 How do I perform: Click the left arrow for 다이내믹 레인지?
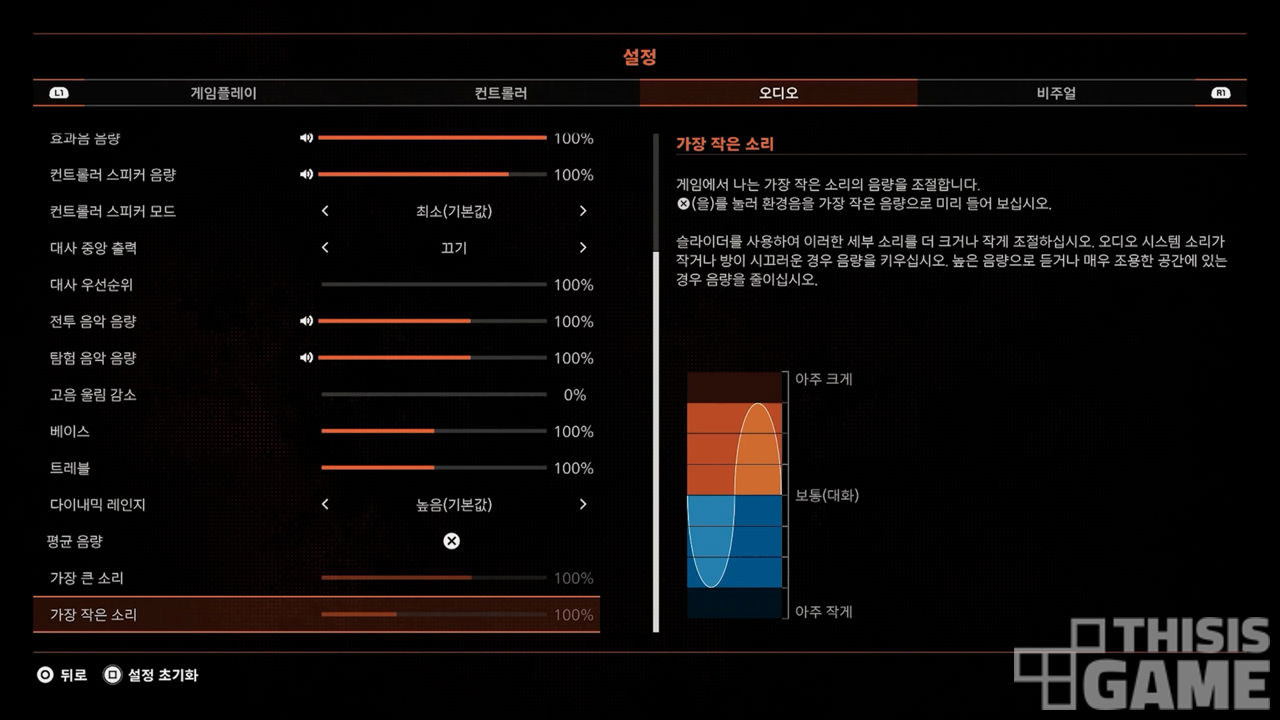click(325, 505)
